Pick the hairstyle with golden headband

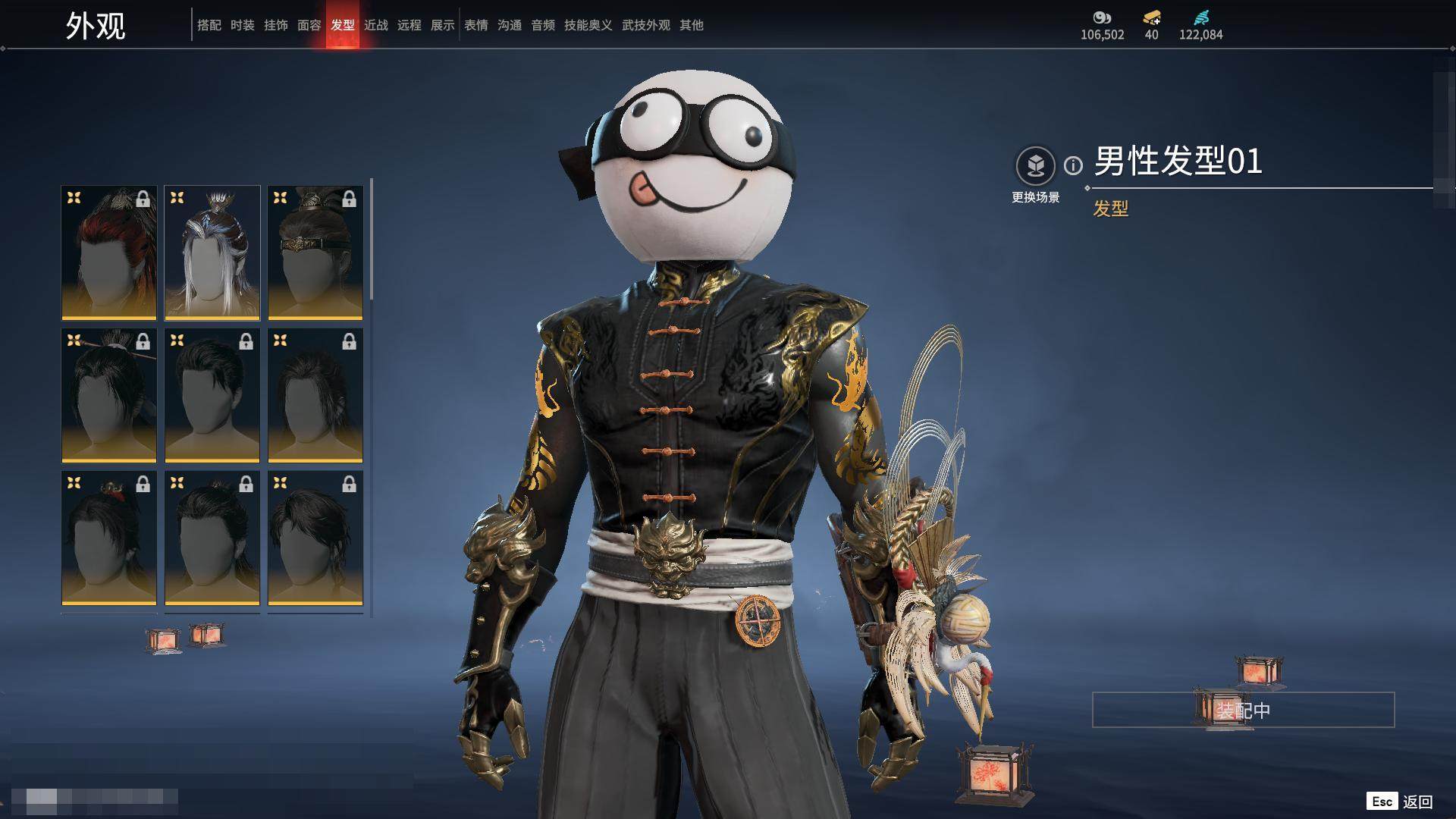click(315, 253)
